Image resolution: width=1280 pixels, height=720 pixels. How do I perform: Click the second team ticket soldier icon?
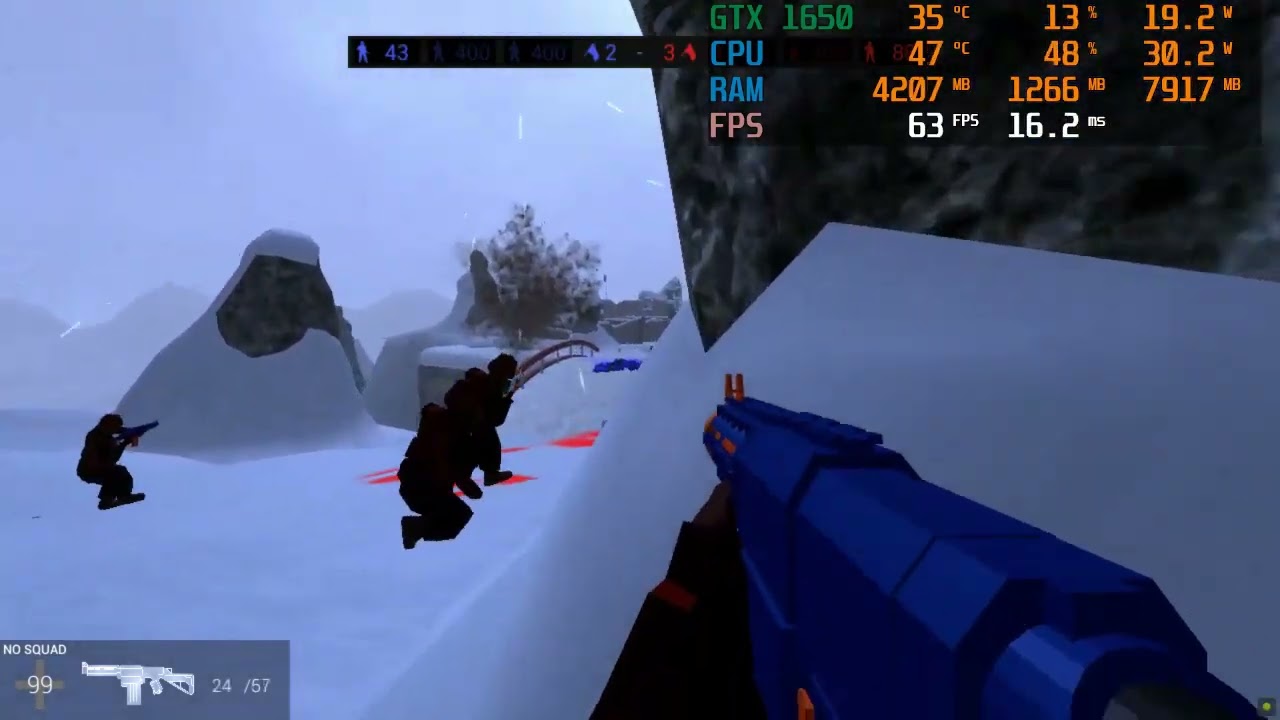click(513, 52)
